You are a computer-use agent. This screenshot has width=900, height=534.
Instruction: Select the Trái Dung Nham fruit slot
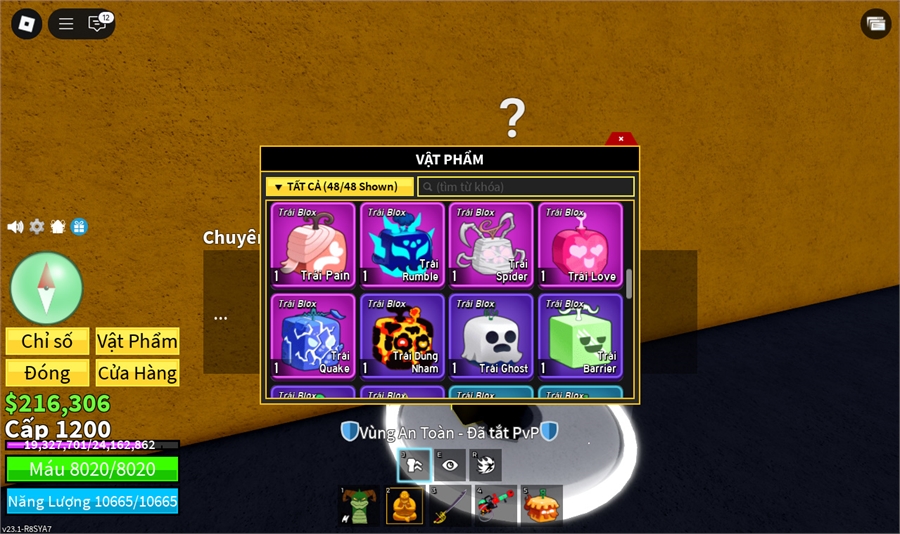(402, 336)
